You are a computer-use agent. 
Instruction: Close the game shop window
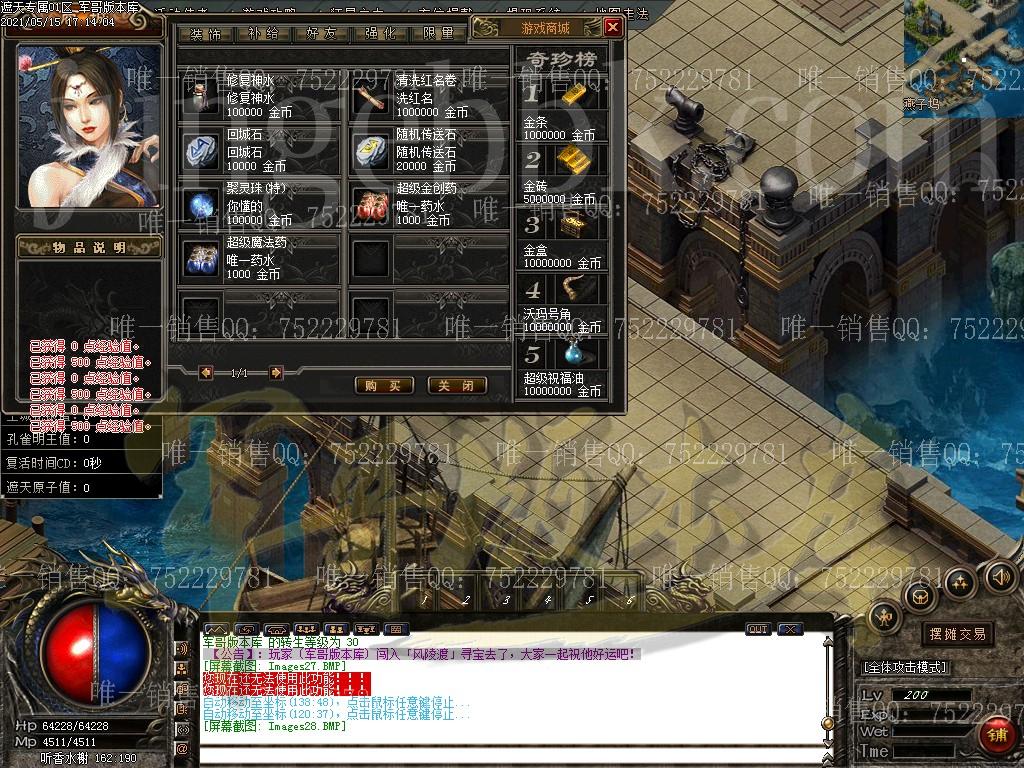(x=612, y=27)
